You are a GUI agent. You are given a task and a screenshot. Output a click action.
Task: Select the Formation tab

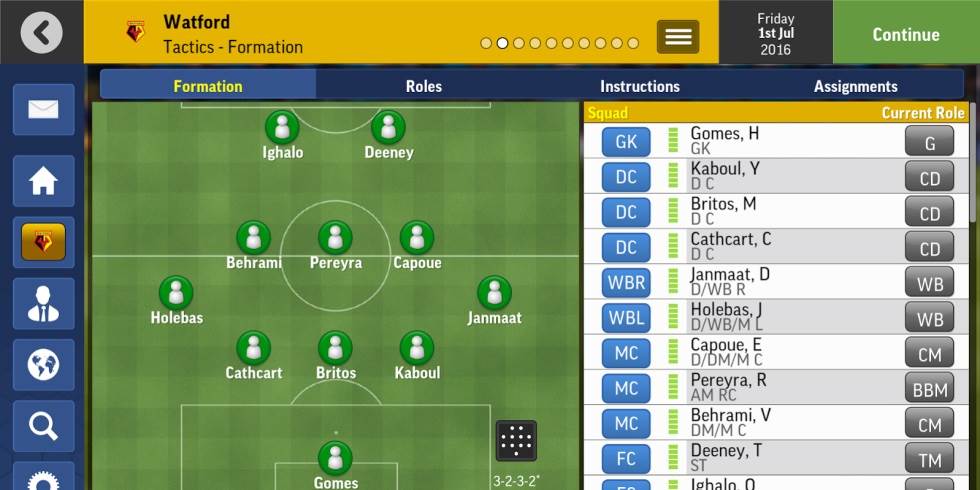tap(208, 86)
